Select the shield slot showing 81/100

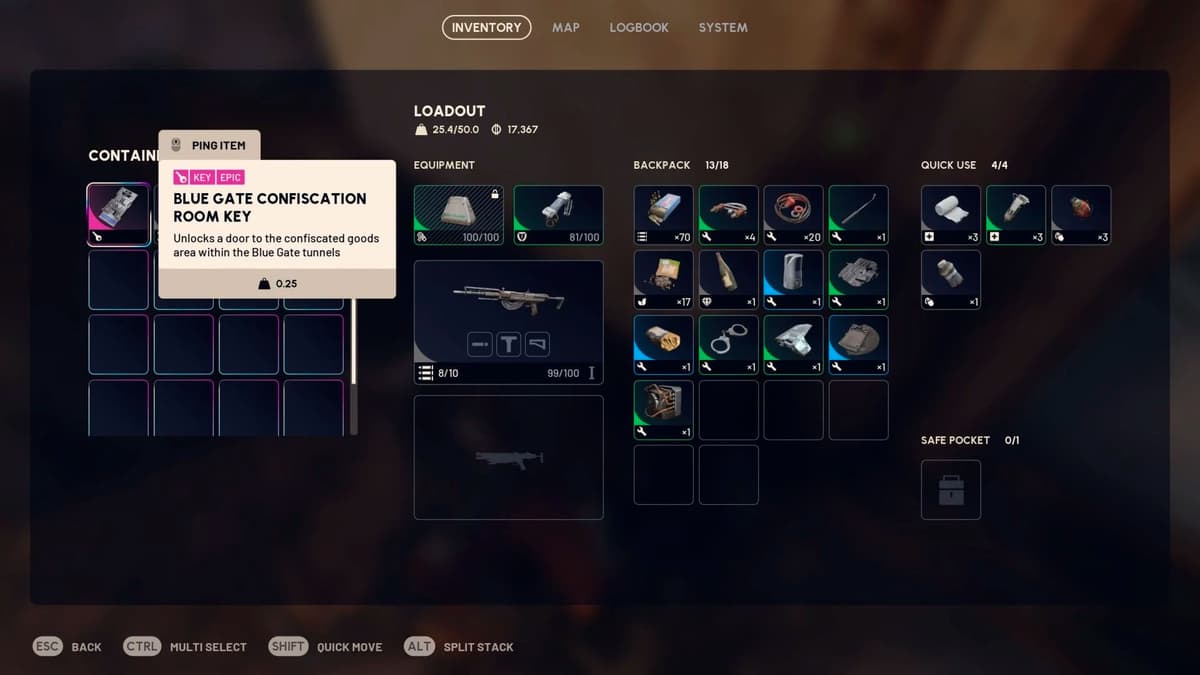(558, 214)
